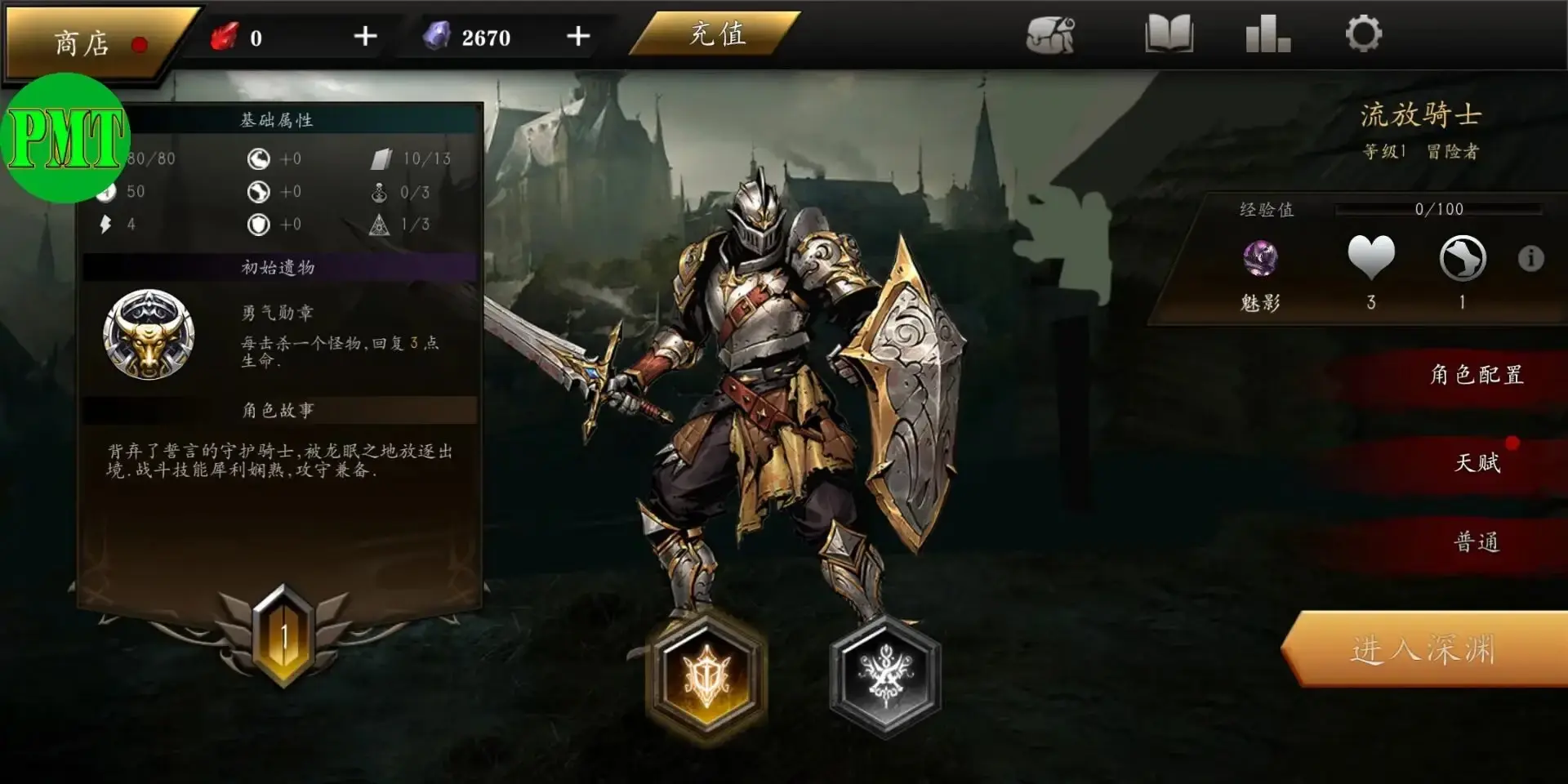Viewport: 1568px width, 784px height.
Task: Show the leaderboard bar chart icon
Action: [x=1267, y=35]
